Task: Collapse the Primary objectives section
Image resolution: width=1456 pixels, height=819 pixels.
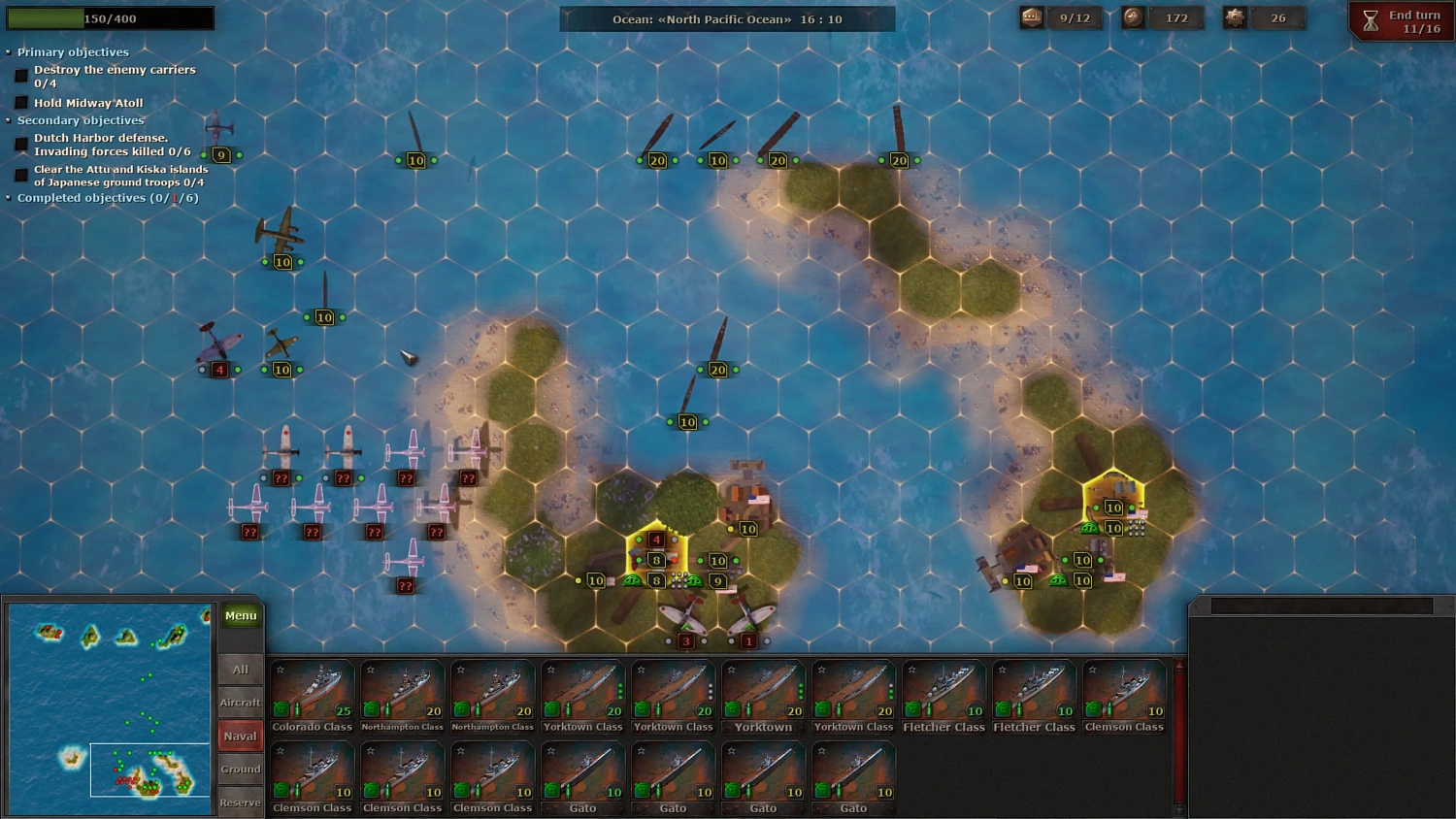Action: [x=8, y=51]
